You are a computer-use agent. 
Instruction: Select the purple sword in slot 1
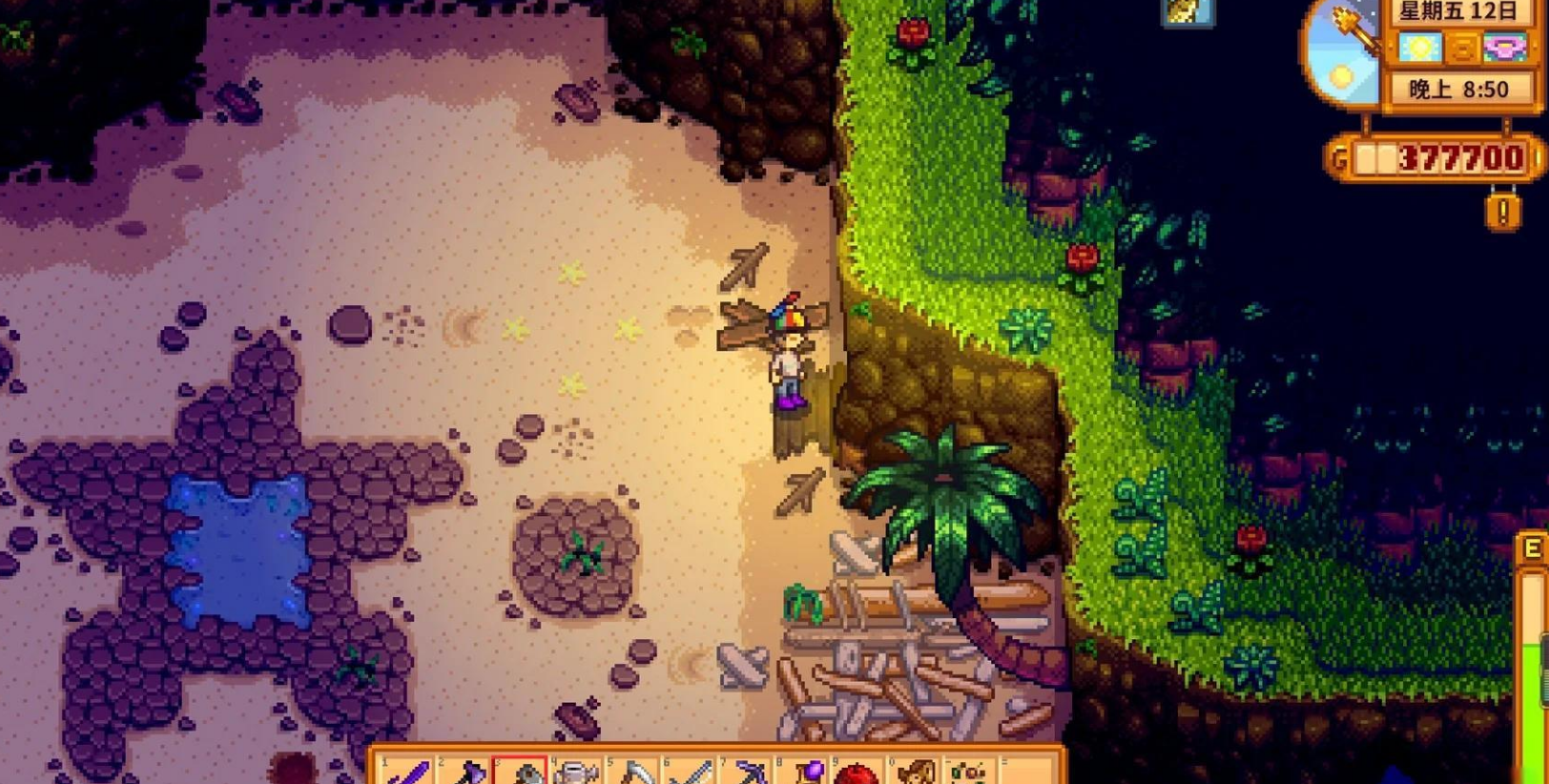coord(410,773)
